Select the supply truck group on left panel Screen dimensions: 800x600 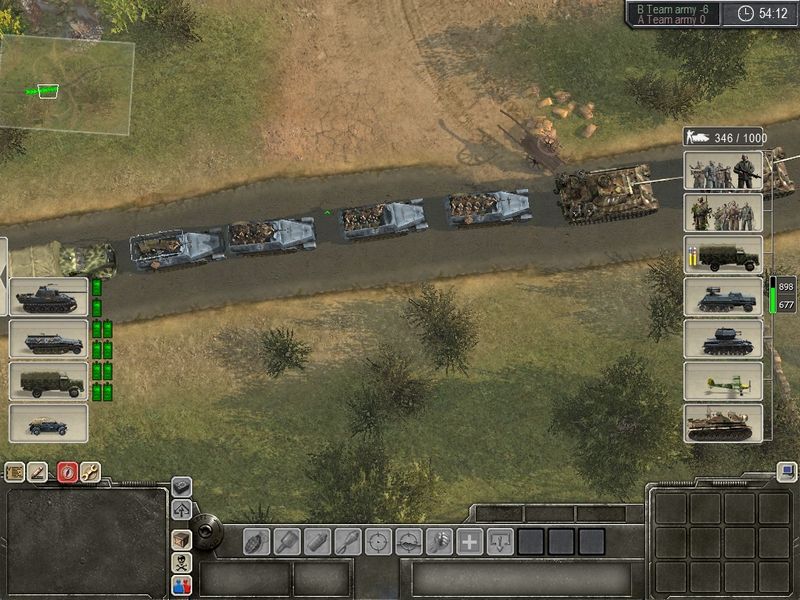point(48,381)
